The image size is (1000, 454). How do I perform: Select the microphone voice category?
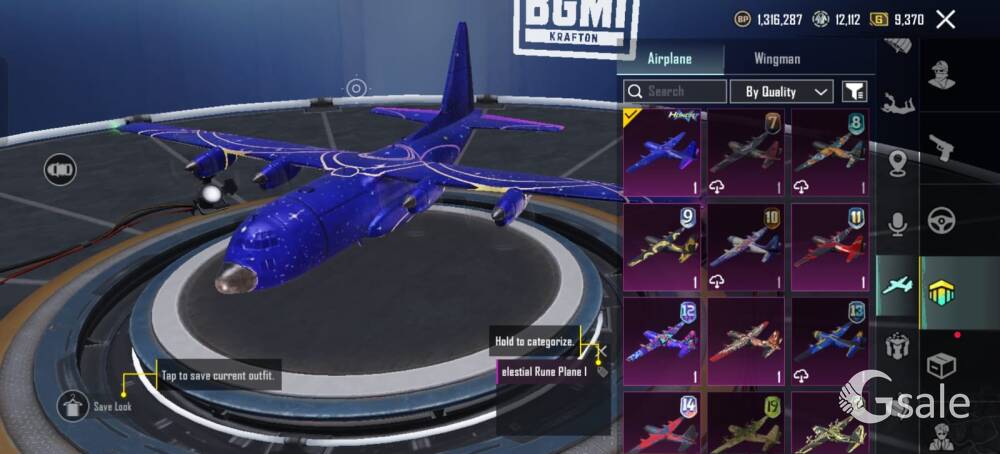point(897,223)
